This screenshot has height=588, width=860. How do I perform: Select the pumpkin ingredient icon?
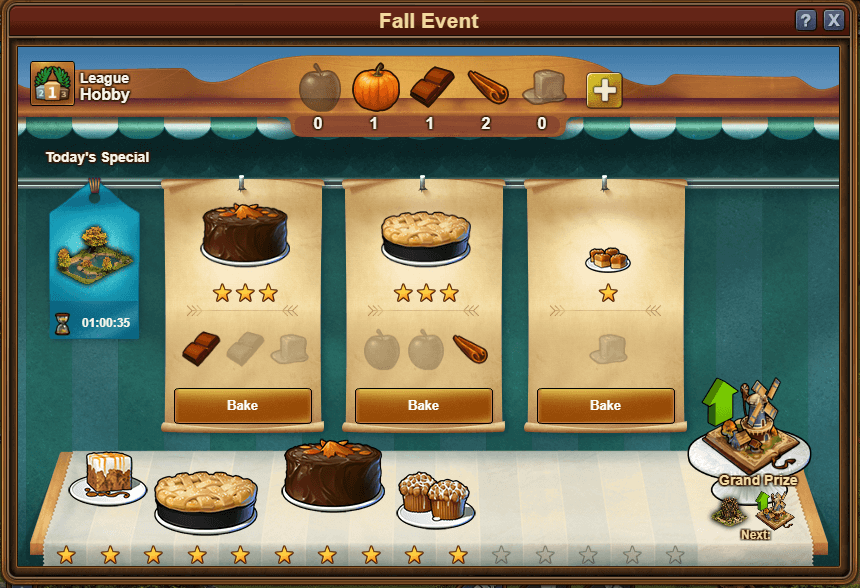pyautogui.click(x=375, y=88)
